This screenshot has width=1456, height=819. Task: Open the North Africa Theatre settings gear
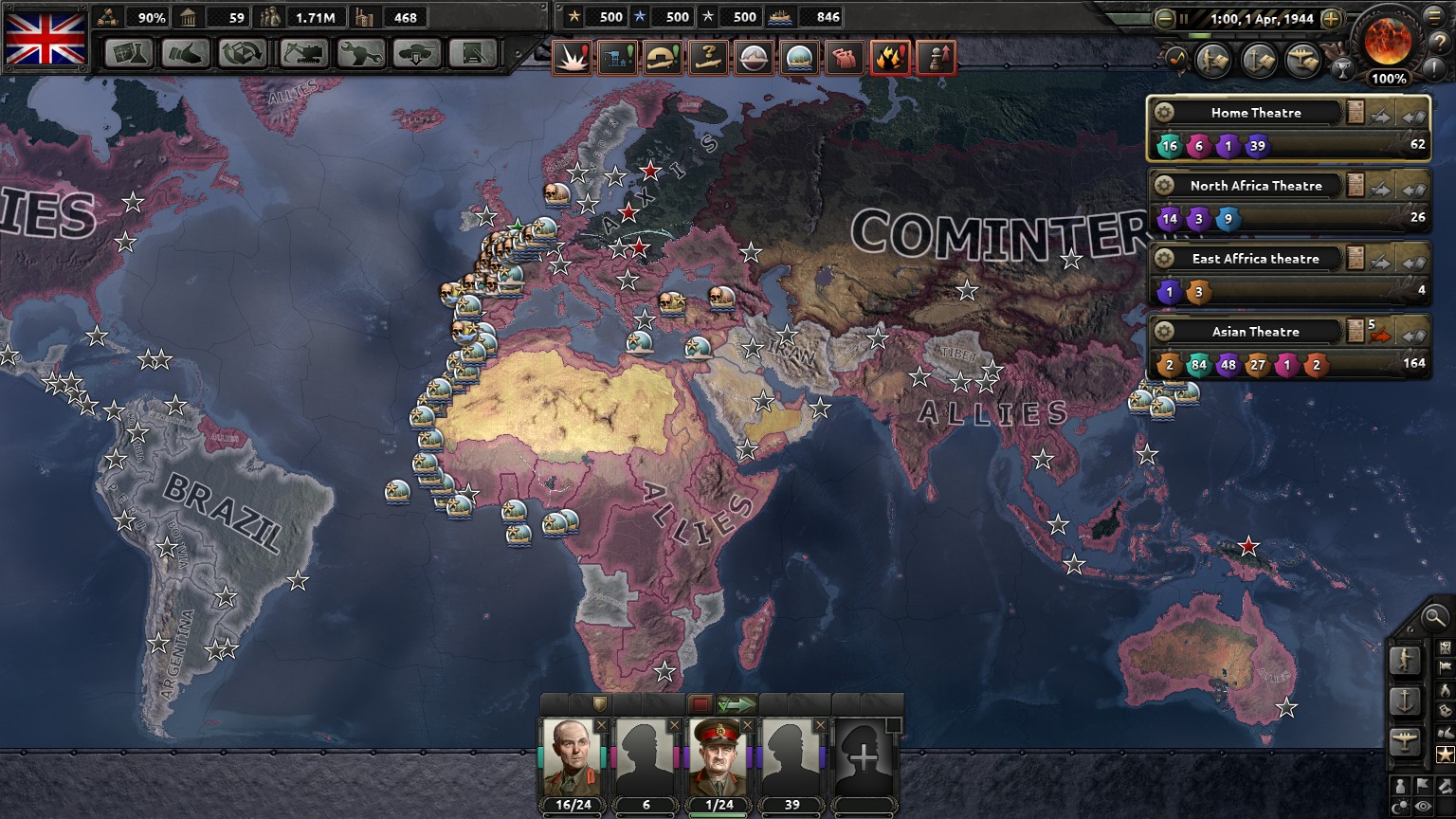(x=1163, y=185)
